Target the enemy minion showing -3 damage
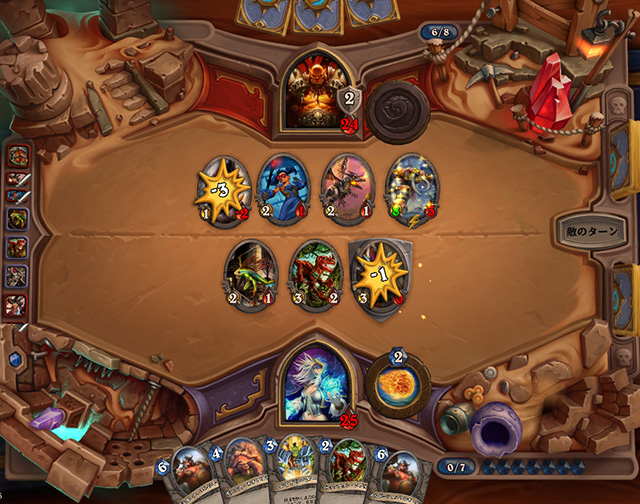 coord(222,187)
